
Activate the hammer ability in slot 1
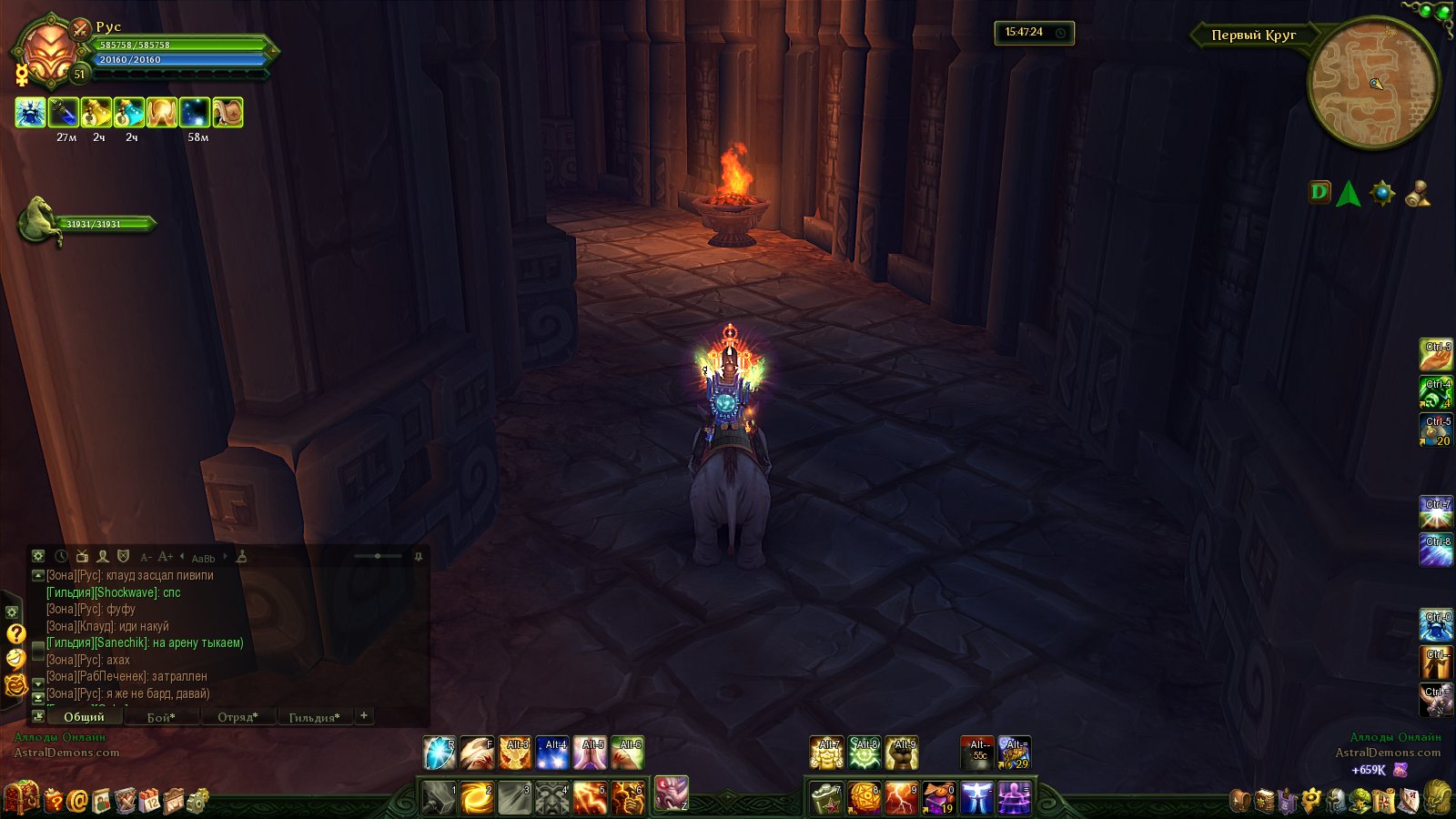tap(439, 798)
